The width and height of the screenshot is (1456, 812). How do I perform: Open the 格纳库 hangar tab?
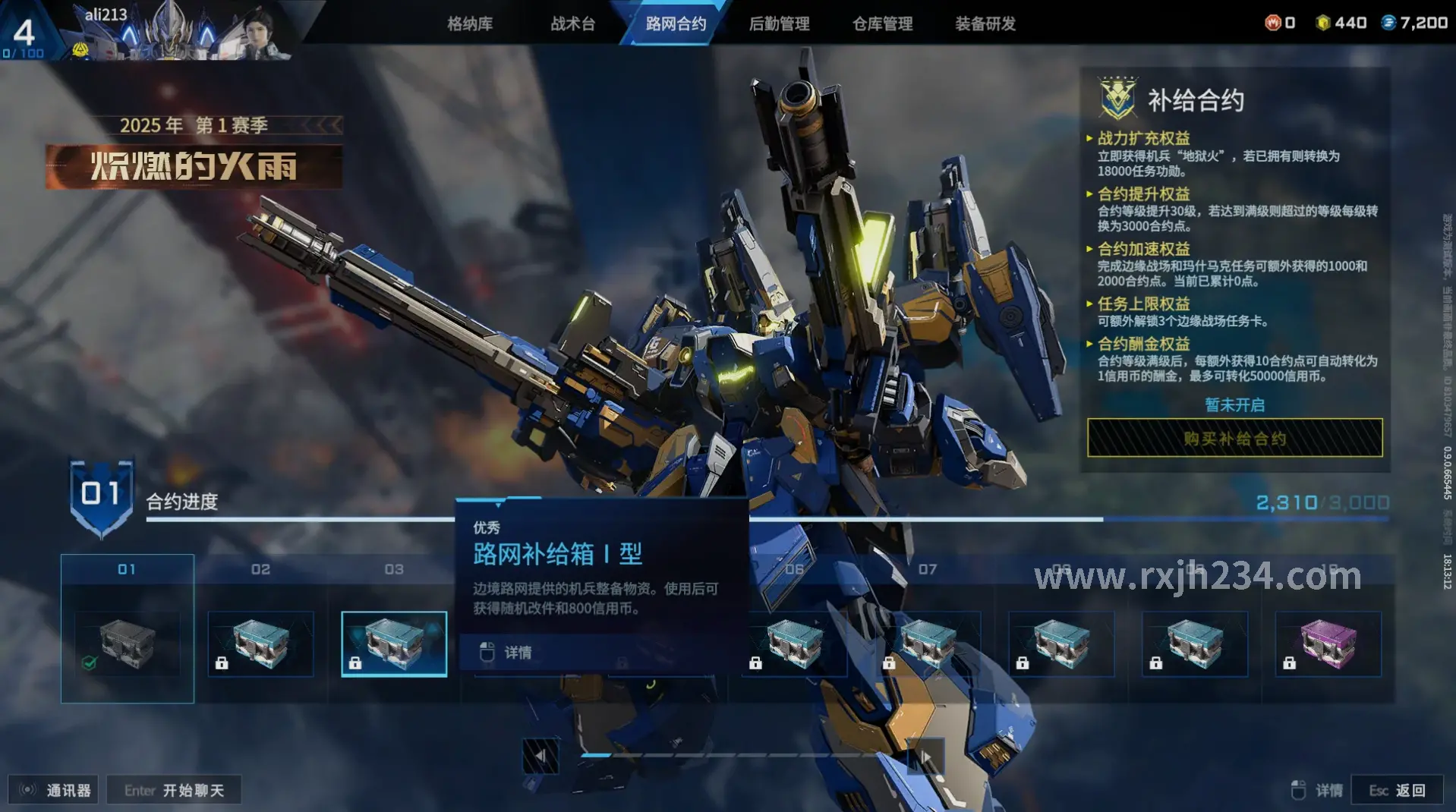point(470,24)
